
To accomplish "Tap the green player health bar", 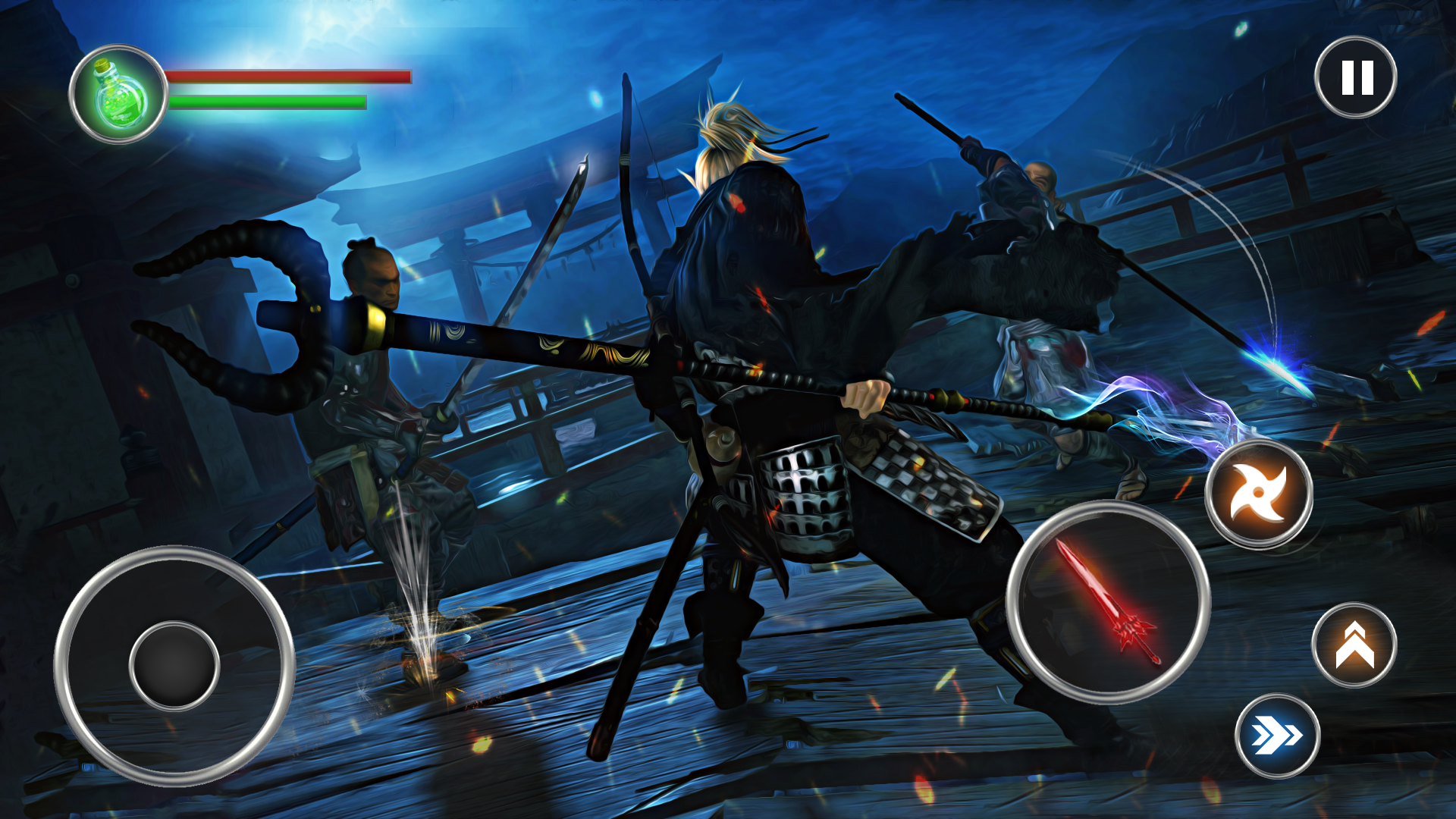I will pyautogui.click(x=267, y=101).
